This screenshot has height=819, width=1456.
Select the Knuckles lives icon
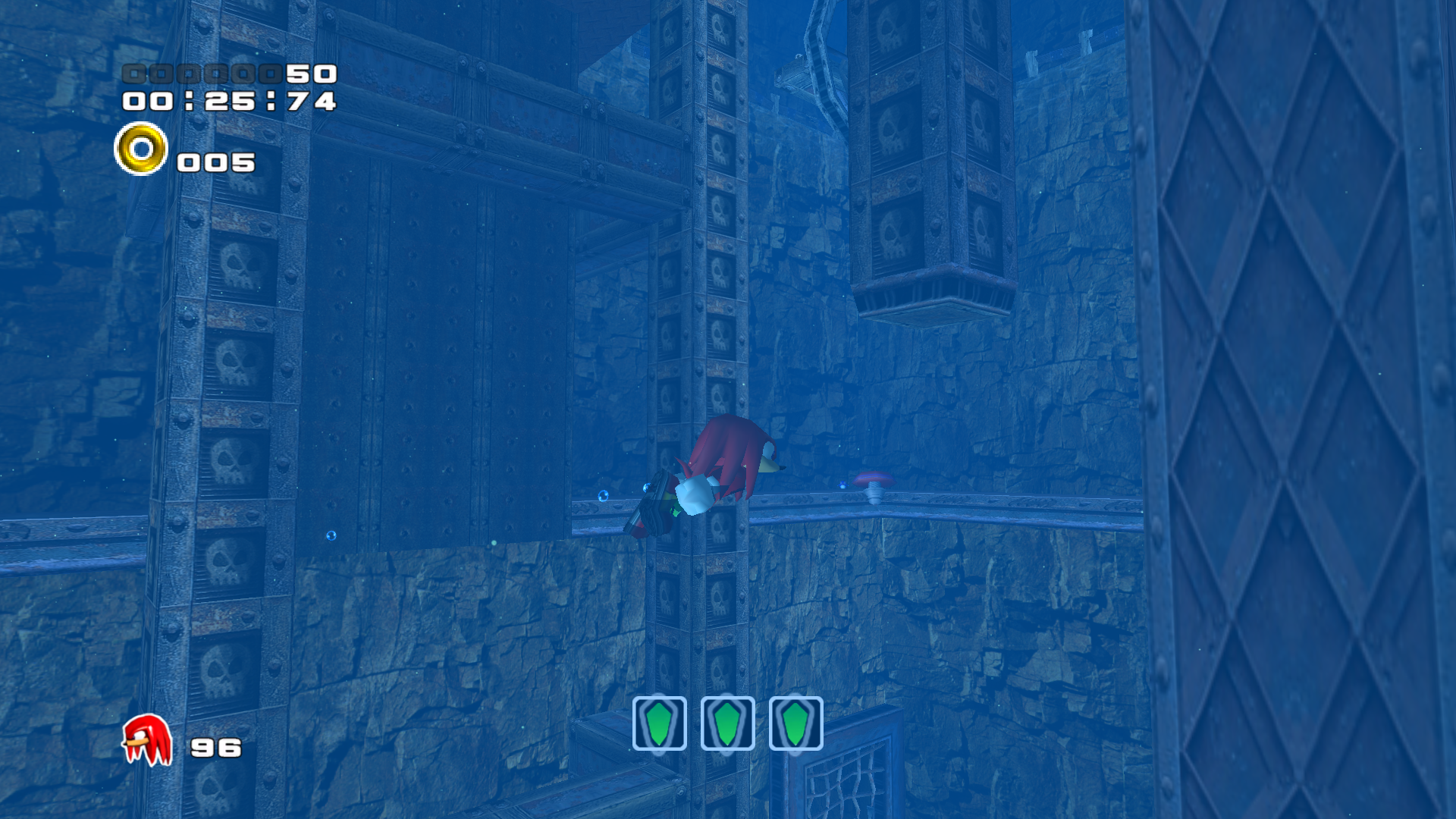point(147,740)
